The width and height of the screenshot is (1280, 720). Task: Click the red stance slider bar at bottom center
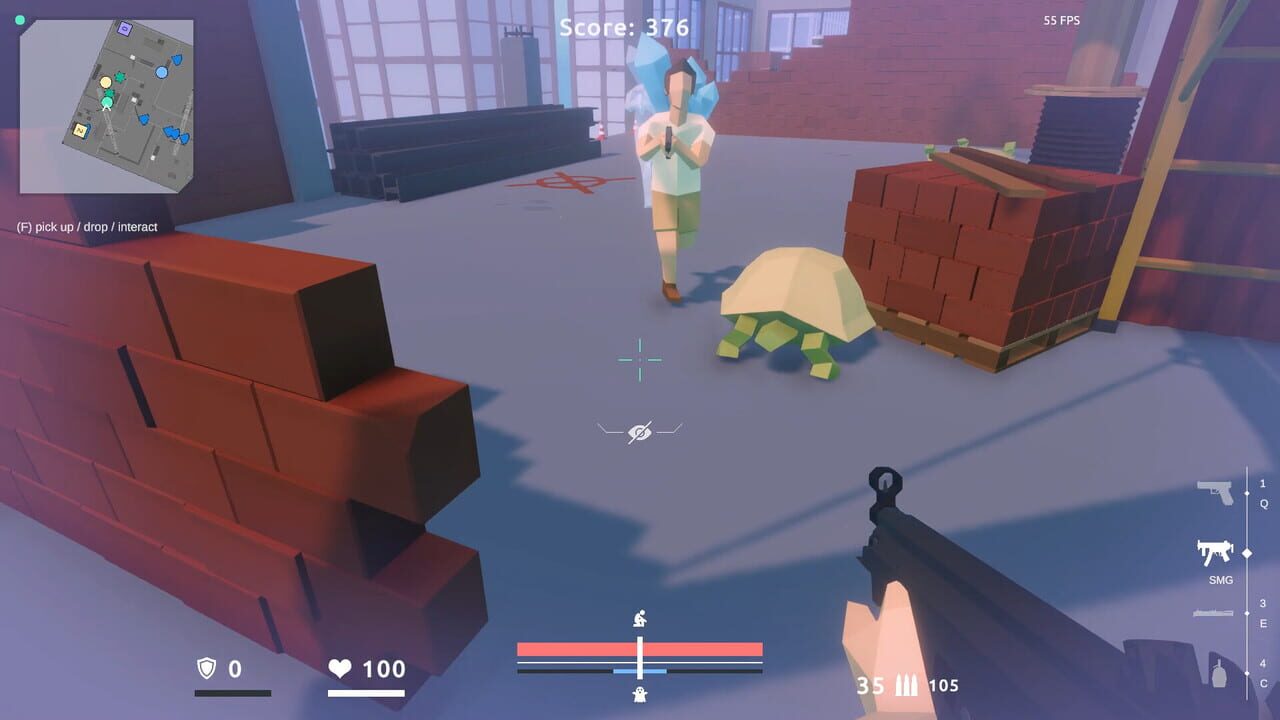(x=638, y=650)
